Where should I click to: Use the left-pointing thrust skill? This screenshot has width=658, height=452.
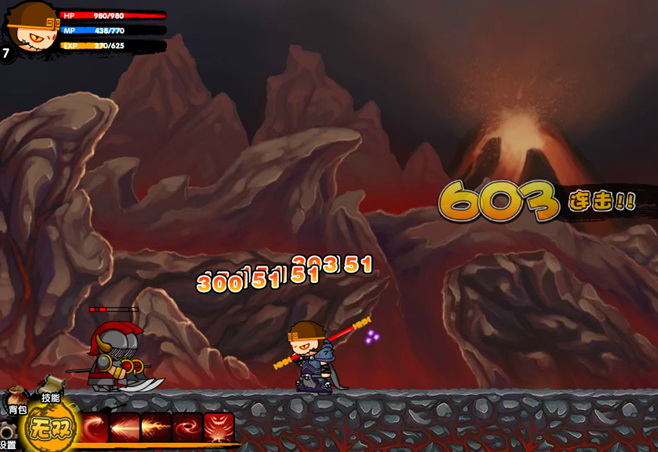pyautogui.click(x=126, y=428)
